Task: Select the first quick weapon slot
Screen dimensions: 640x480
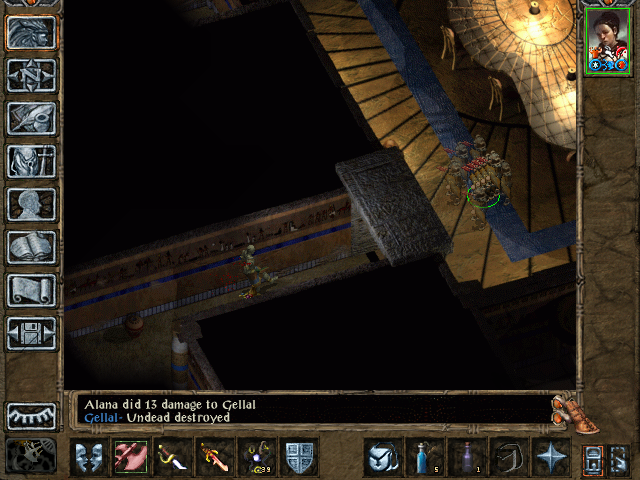Action: 130,458
